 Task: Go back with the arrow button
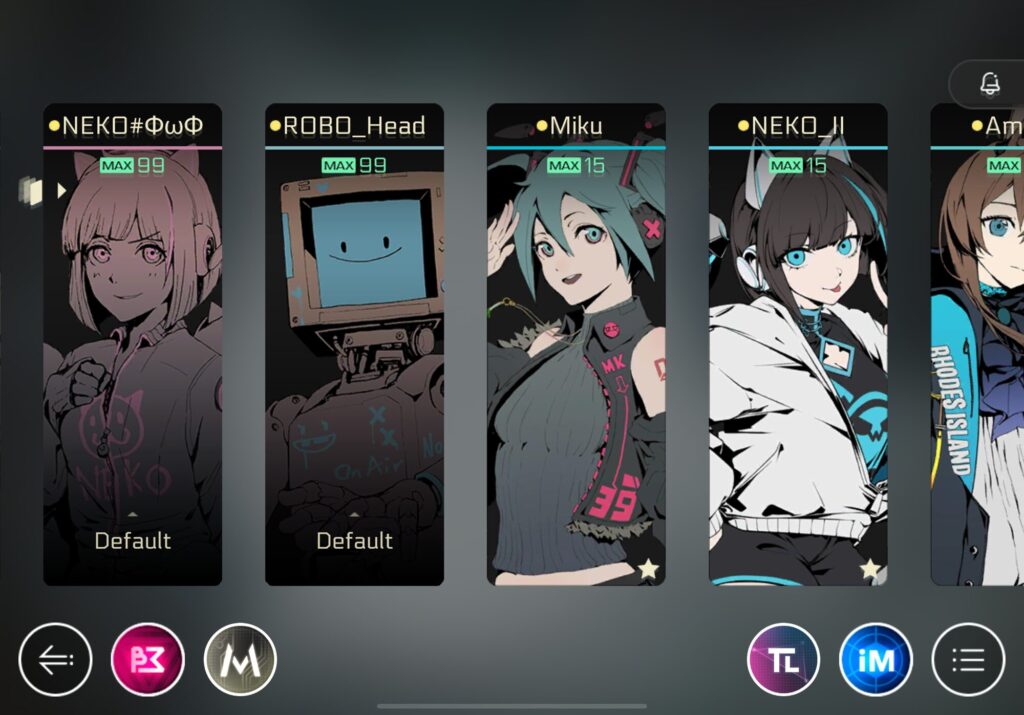(55, 659)
